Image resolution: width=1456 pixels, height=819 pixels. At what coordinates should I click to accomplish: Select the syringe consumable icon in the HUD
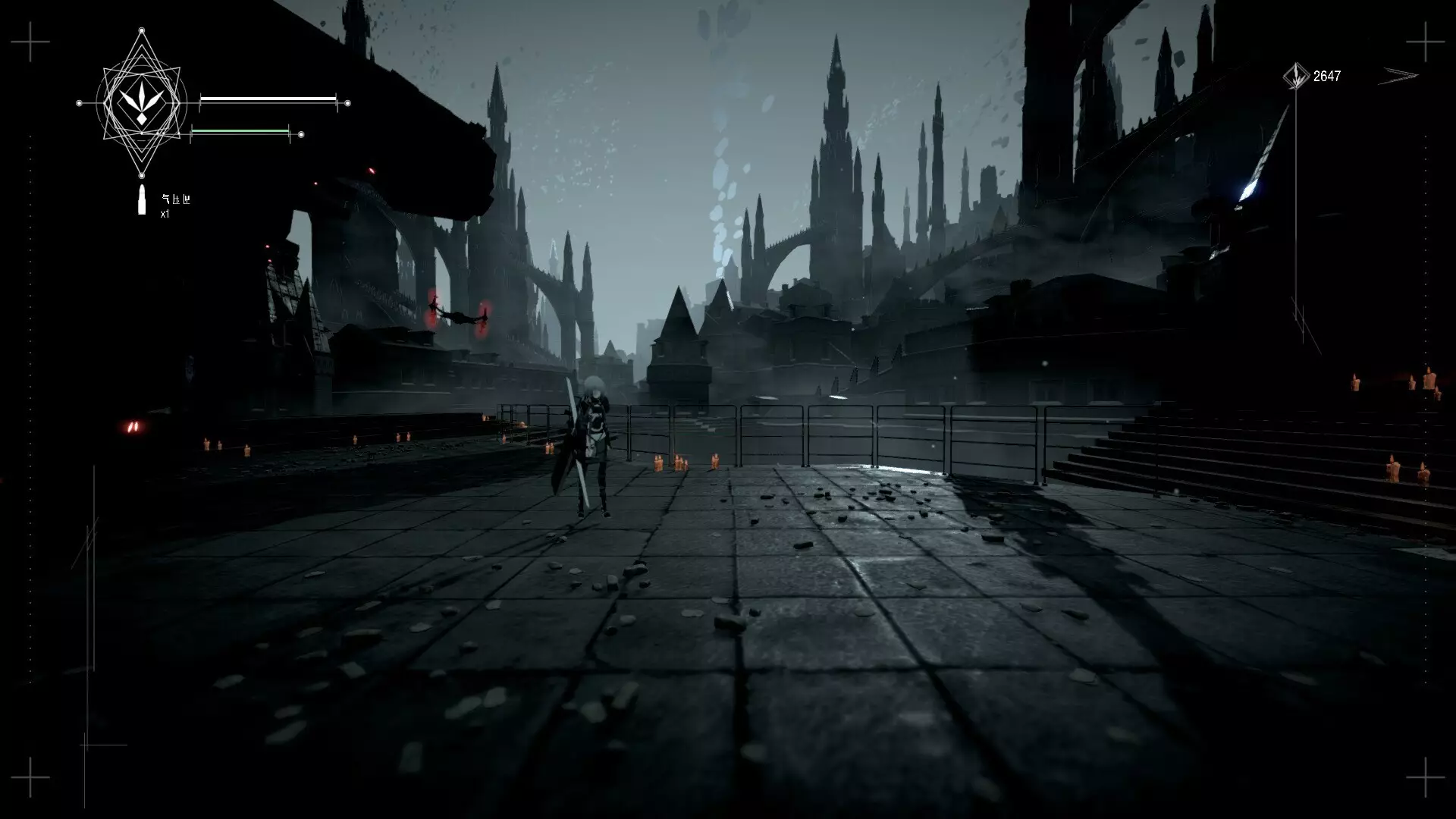click(141, 198)
